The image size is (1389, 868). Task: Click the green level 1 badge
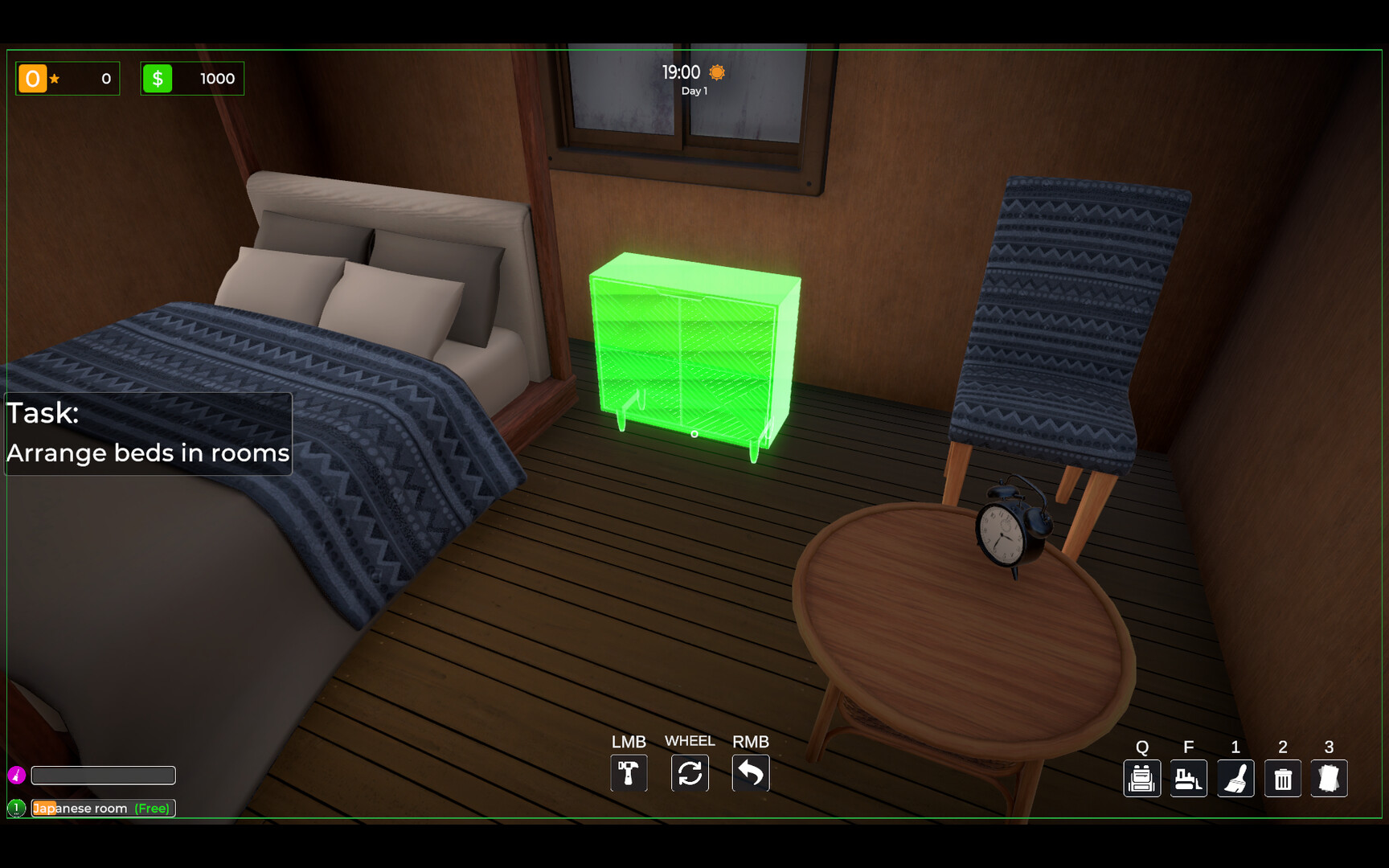click(18, 808)
